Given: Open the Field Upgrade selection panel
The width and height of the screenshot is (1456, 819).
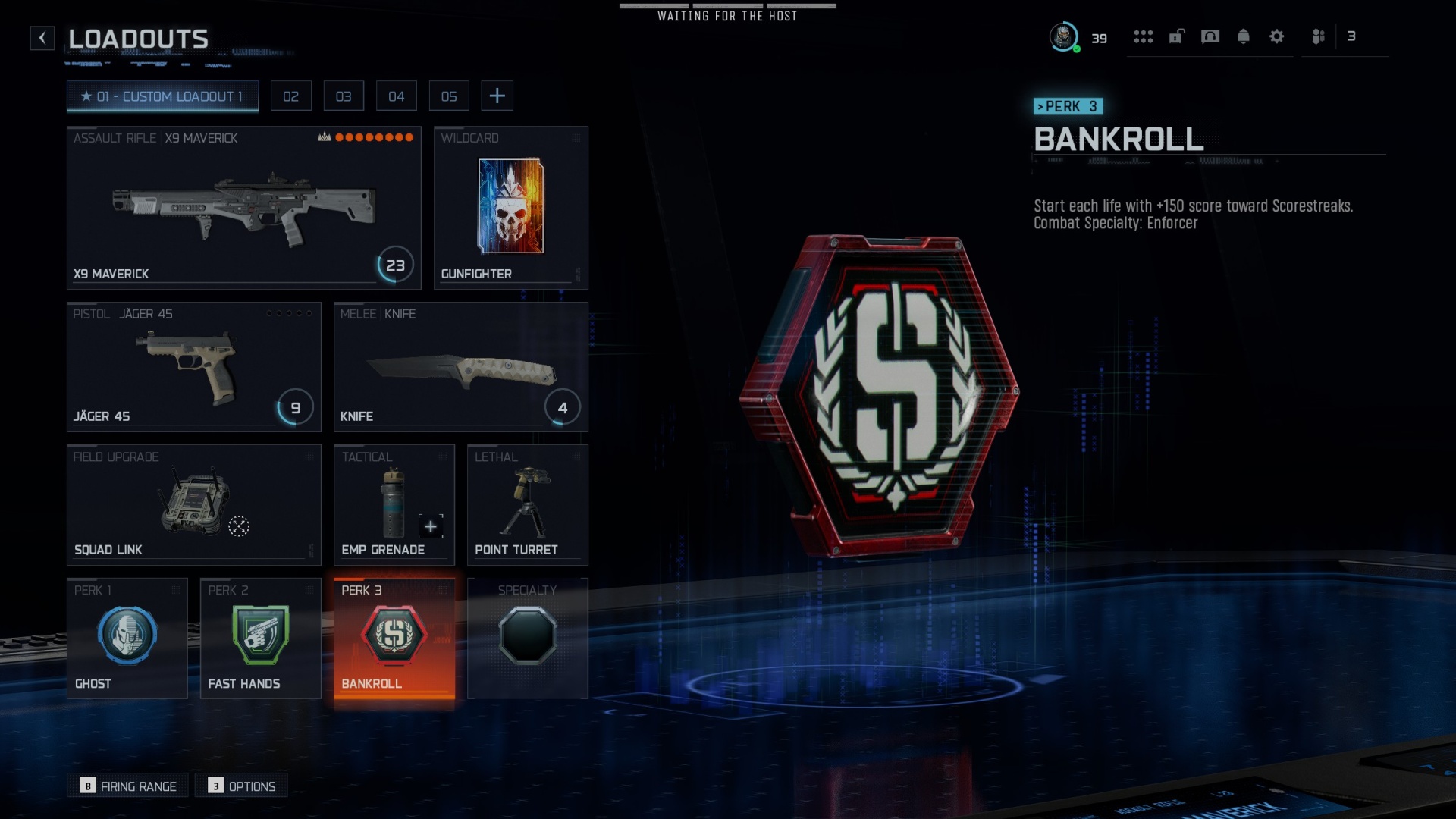Looking at the screenshot, I should [193, 503].
